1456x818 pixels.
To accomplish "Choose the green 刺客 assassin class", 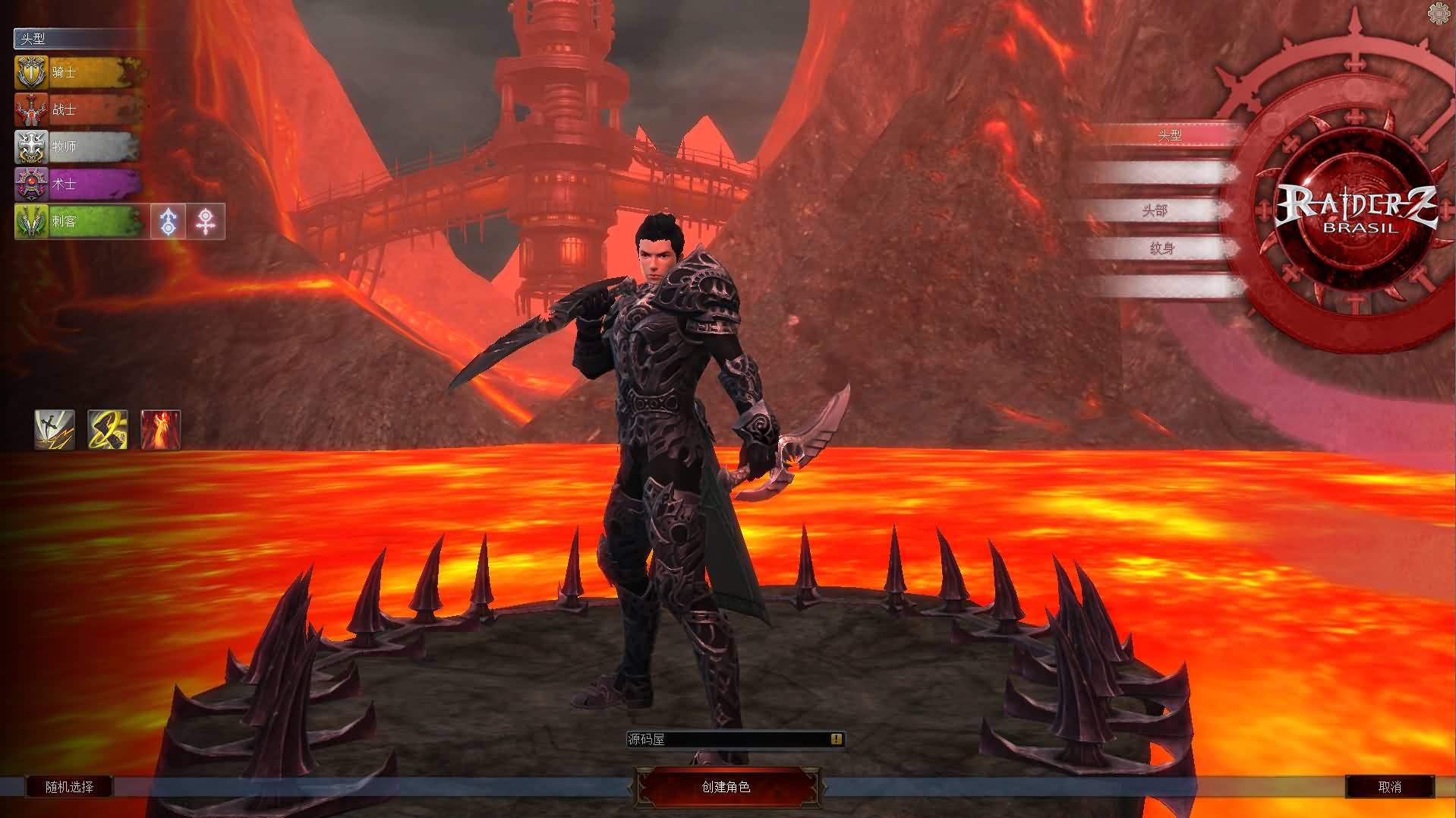I will coord(79,222).
